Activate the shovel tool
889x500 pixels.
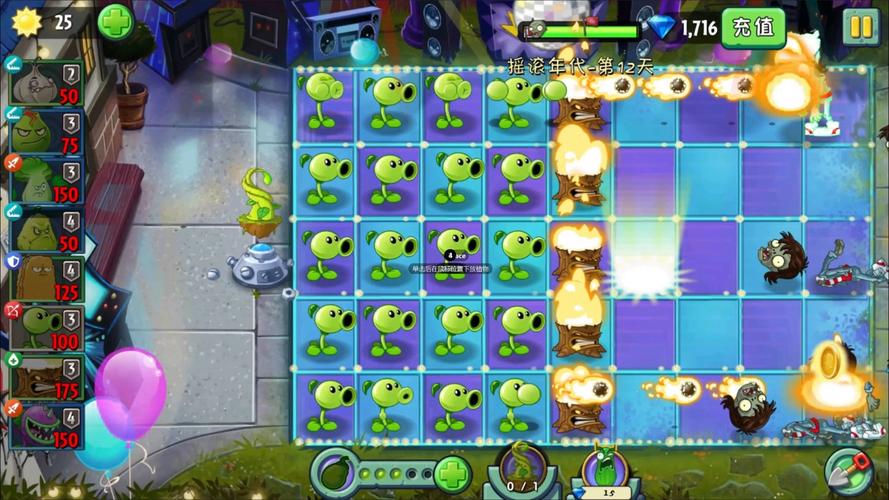tap(847, 470)
